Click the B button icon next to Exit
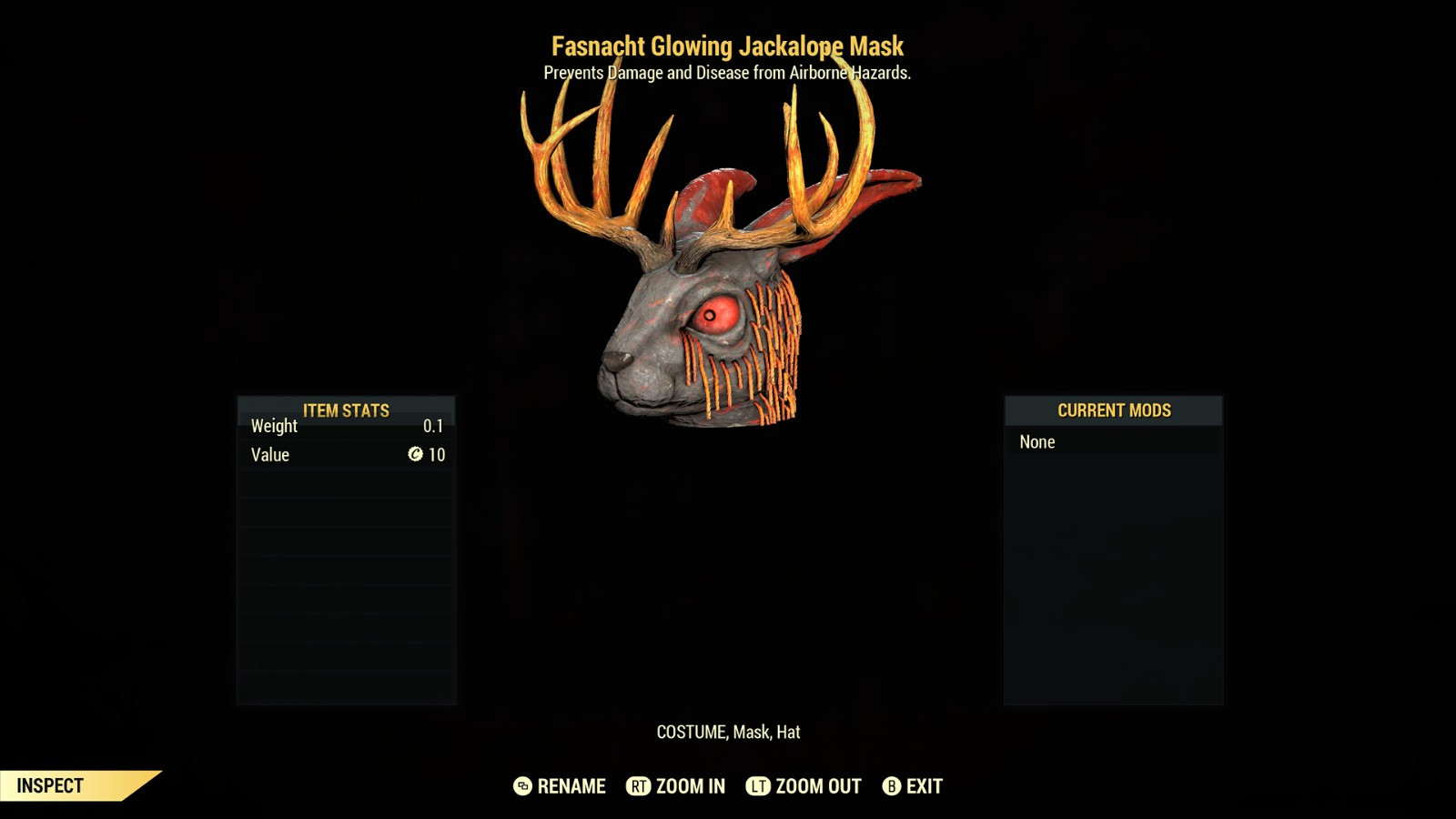Viewport: 1456px width, 819px height. pos(891,785)
